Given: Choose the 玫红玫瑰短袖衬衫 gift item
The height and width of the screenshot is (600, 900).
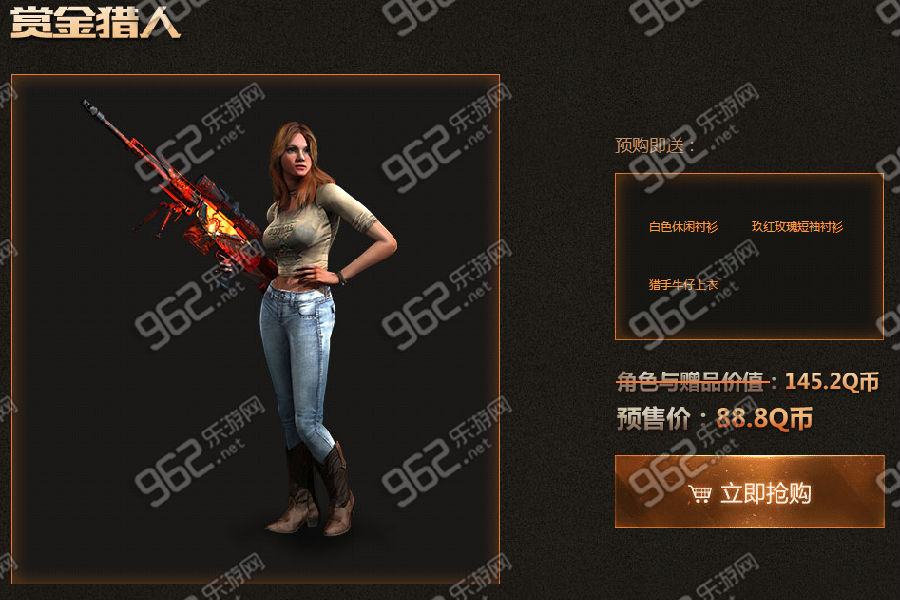Looking at the screenshot, I should (798, 227).
